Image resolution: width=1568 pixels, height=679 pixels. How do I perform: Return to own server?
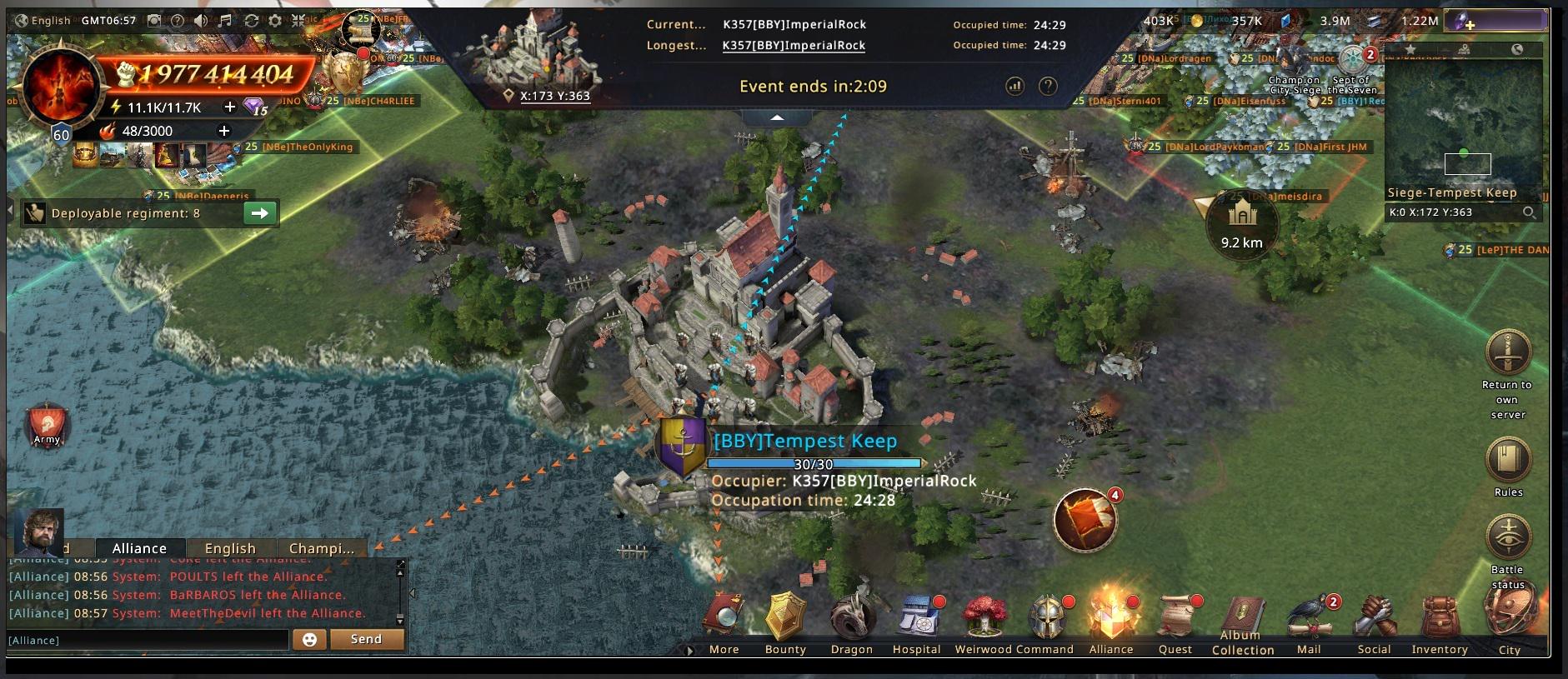click(1507, 354)
